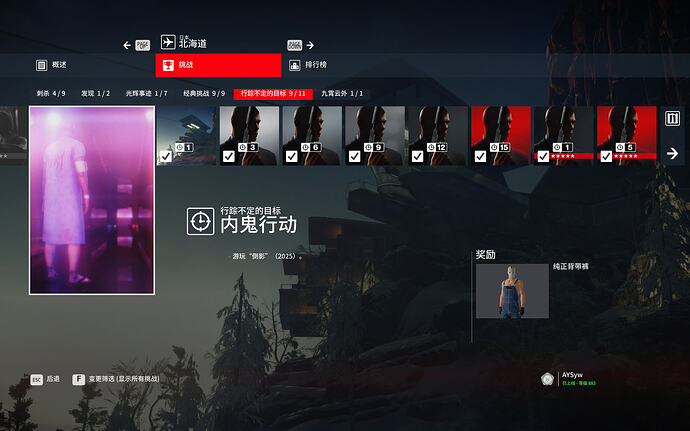This screenshot has width=690, height=431.
Task: Choose the challenge tile marked 3
Action: pos(249,135)
